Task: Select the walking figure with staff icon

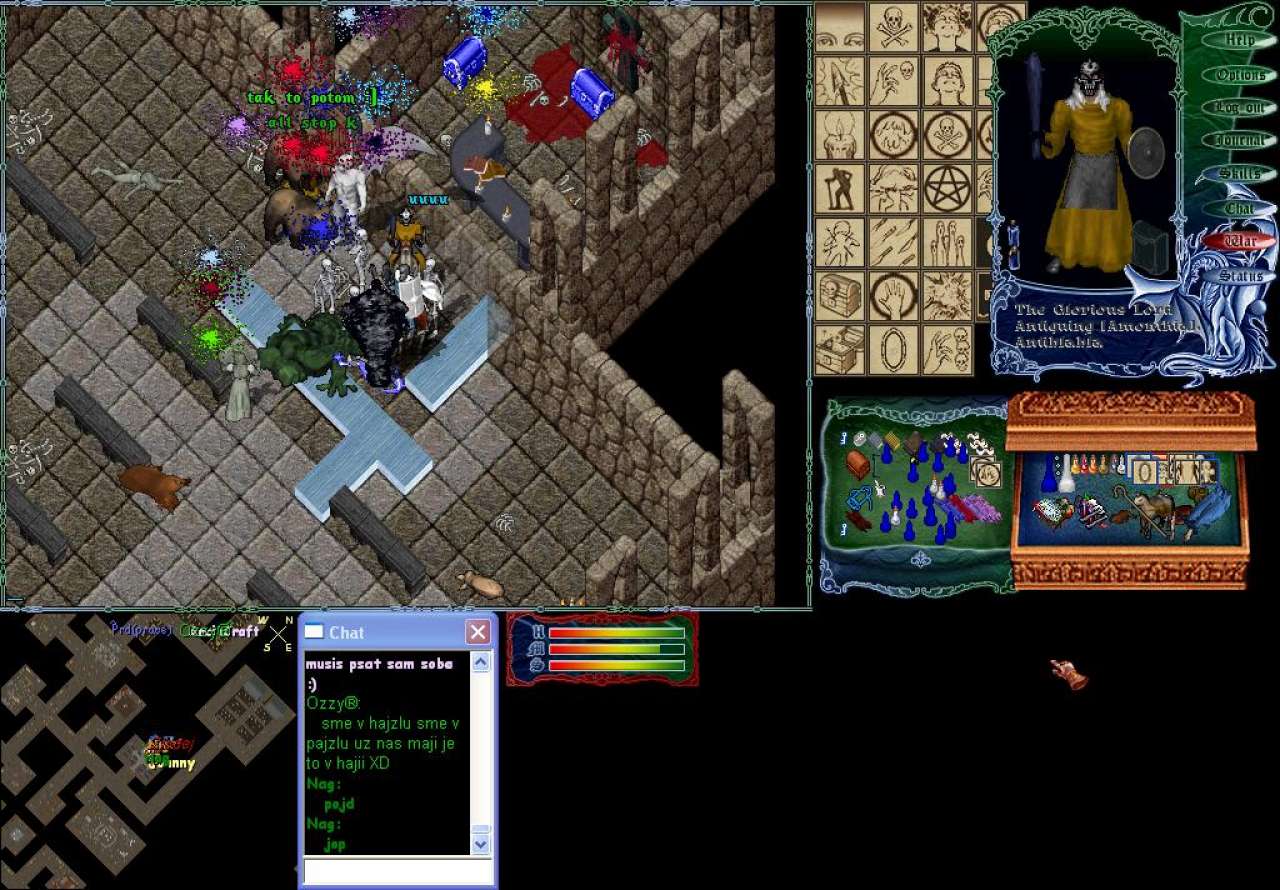Action: [x=840, y=187]
